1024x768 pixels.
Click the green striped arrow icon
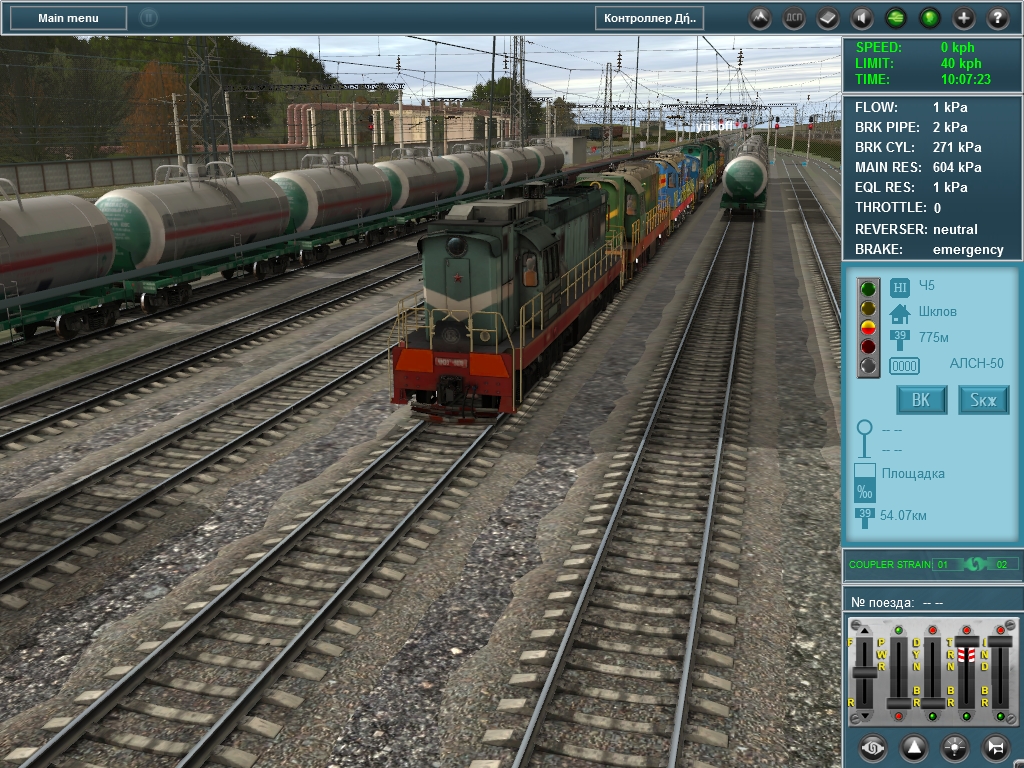pyautogui.click(x=896, y=18)
